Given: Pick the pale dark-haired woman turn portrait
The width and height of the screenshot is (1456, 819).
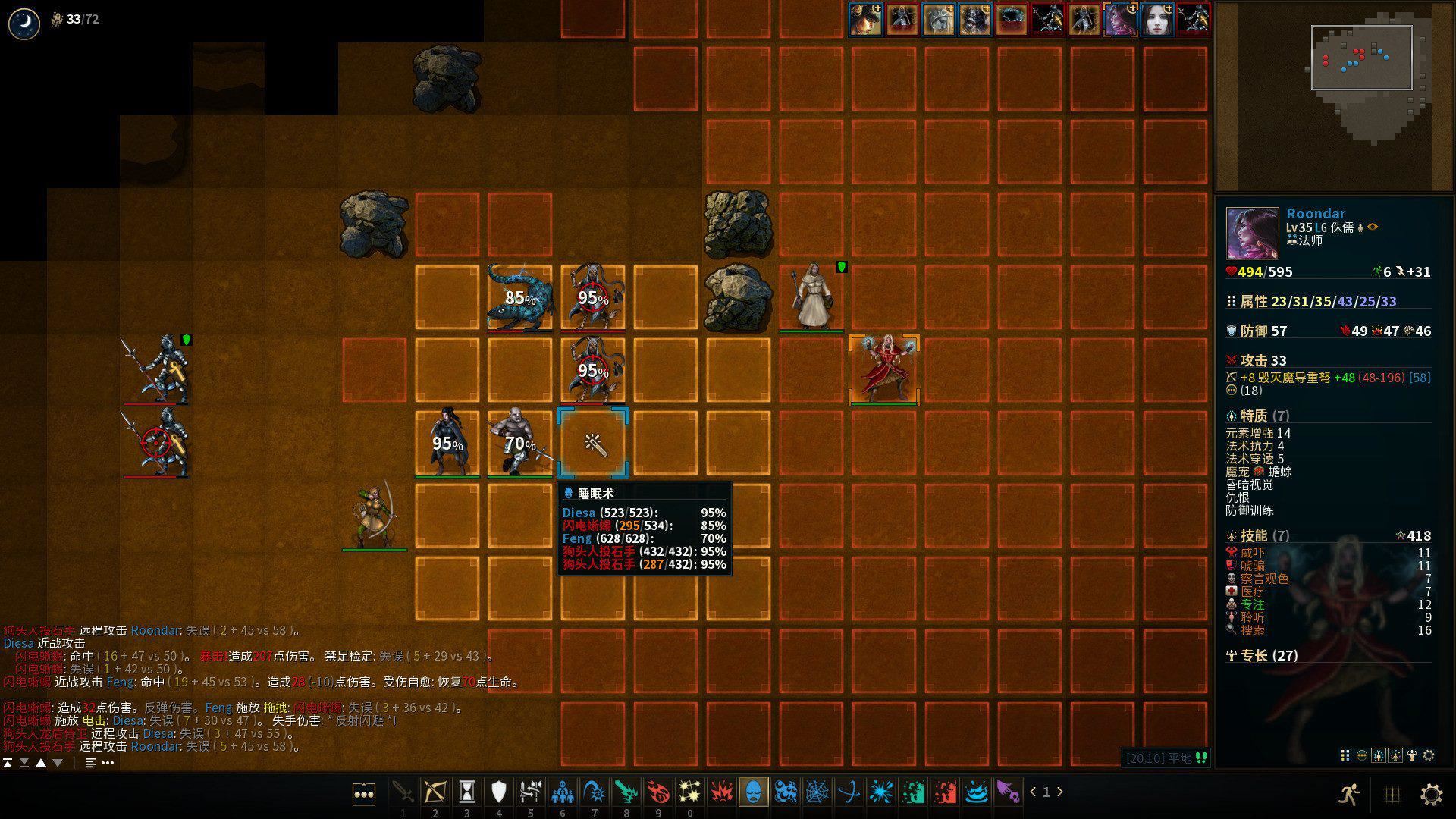Looking at the screenshot, I should [x=1157, y=19].
